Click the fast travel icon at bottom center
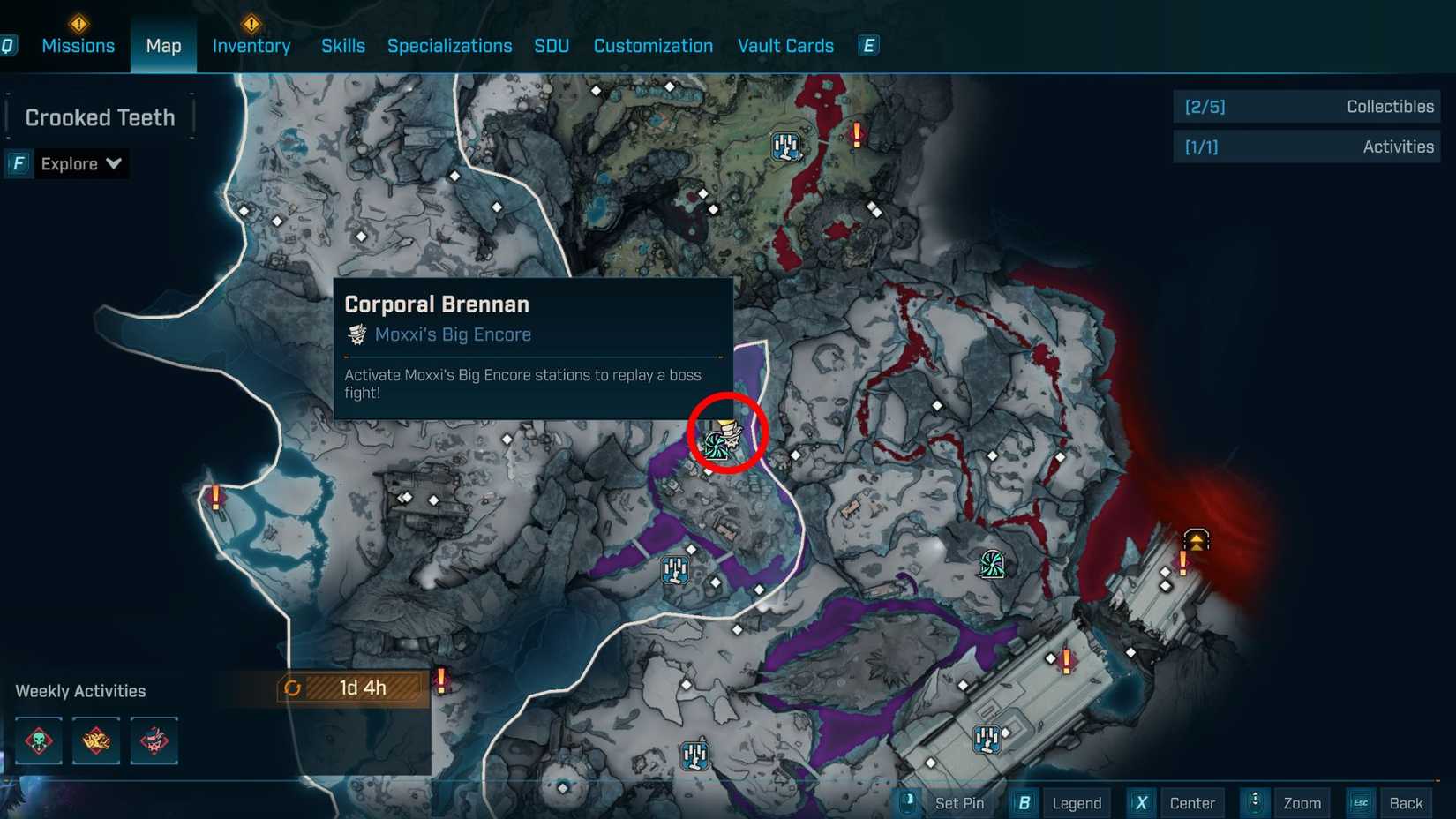This screenshot has width=1456, height=819. click(x=696, y=755)
